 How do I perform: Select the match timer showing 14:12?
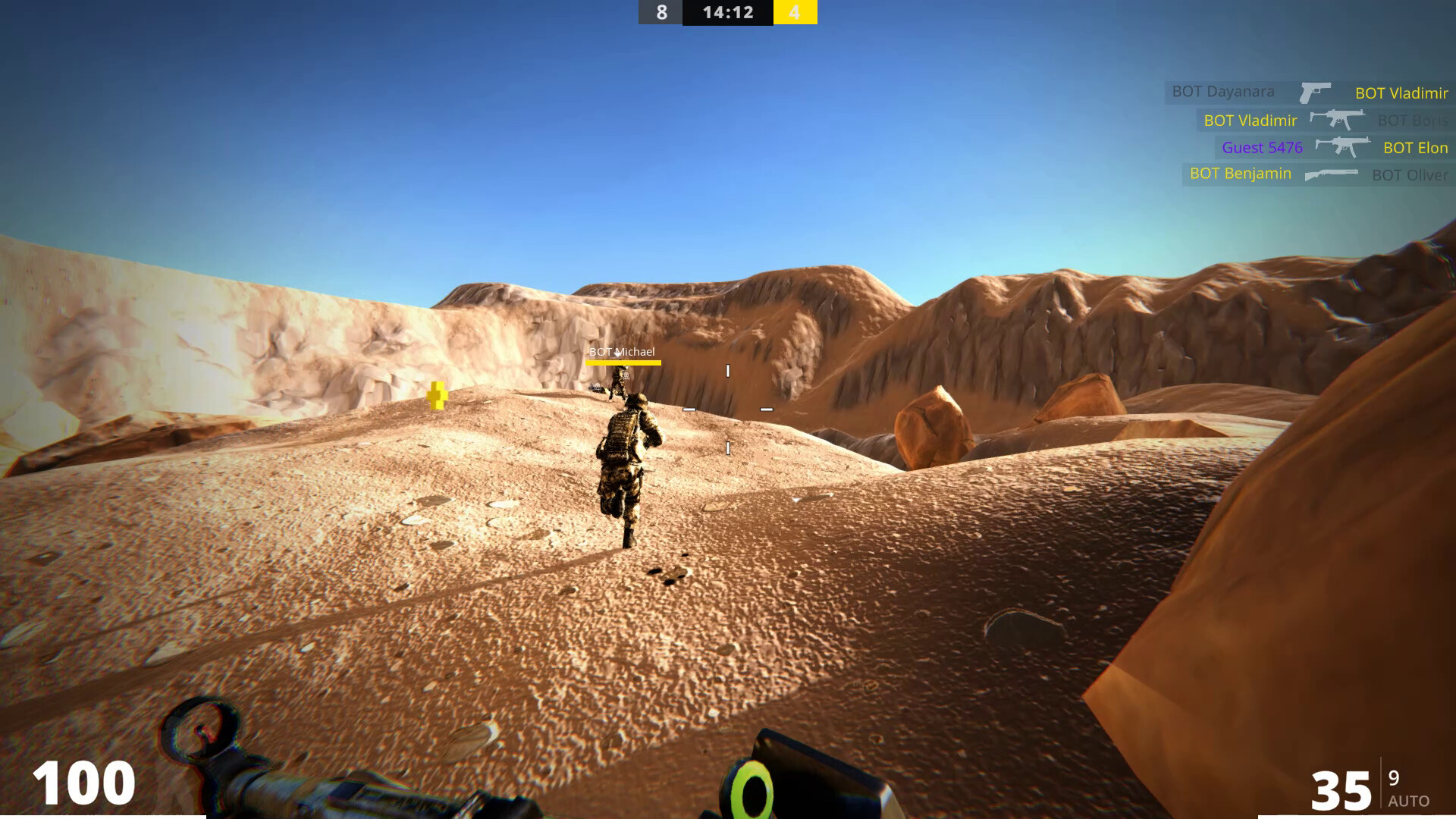coord(726,12)
